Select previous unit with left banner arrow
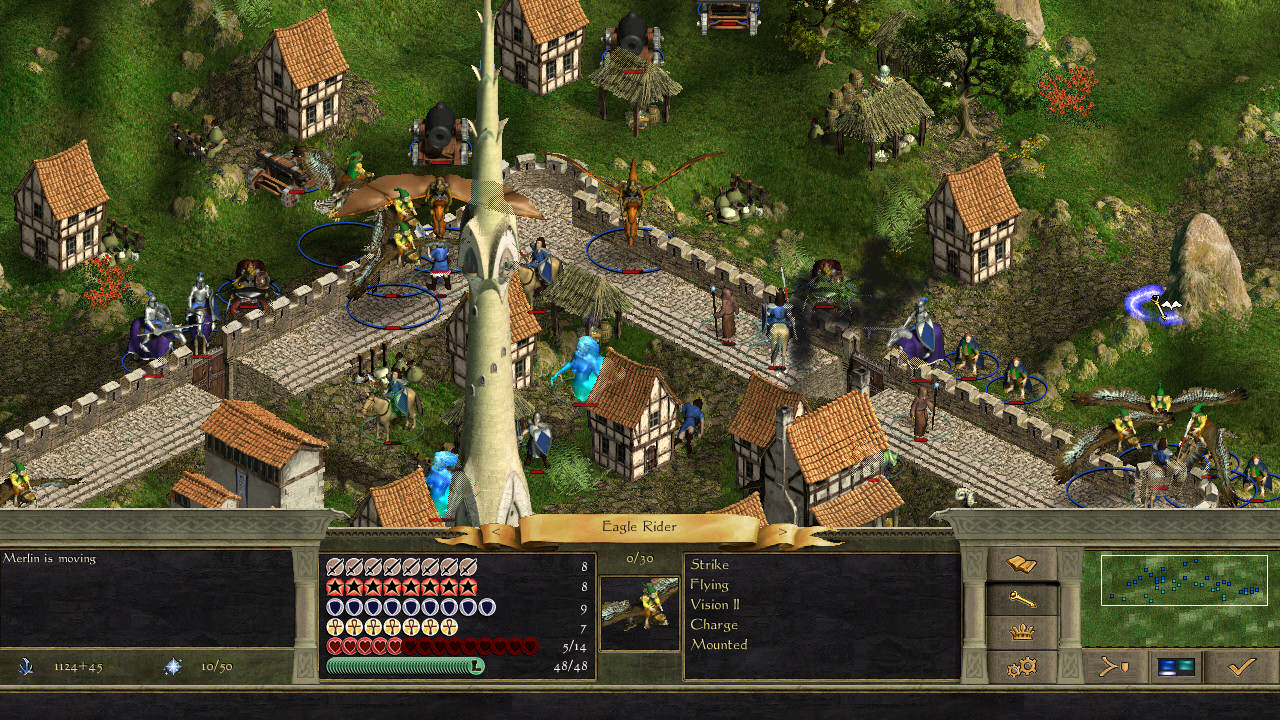Screen dimensions: 1280x720 click(497, 532)
